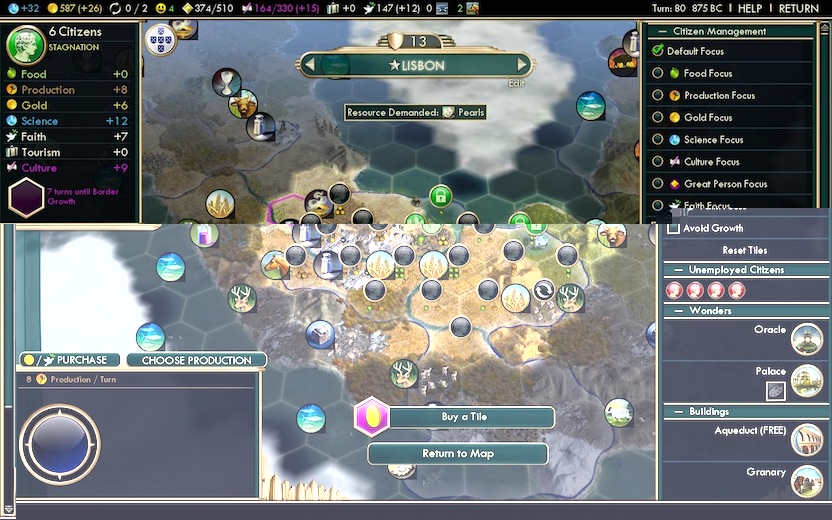
Task: Choose Great Person Focus
Action: coord(658,183)
